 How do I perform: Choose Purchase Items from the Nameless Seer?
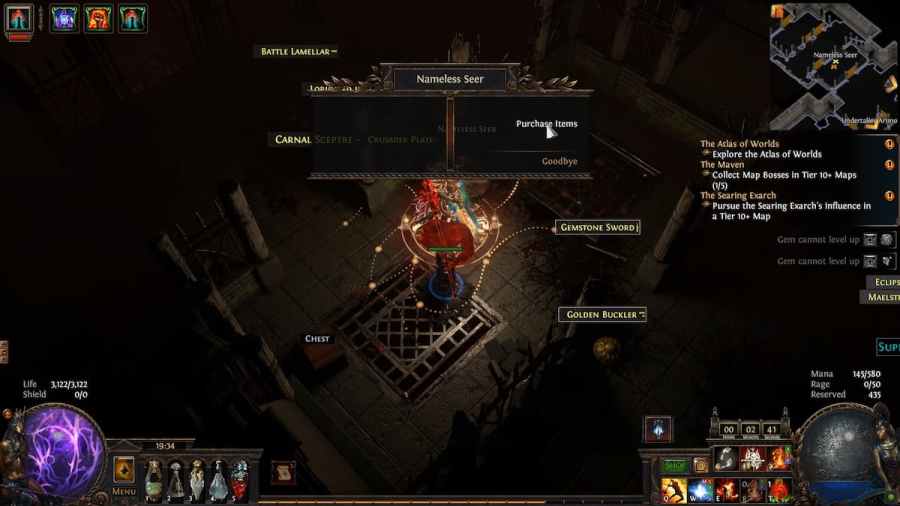[x=546, y=124]
